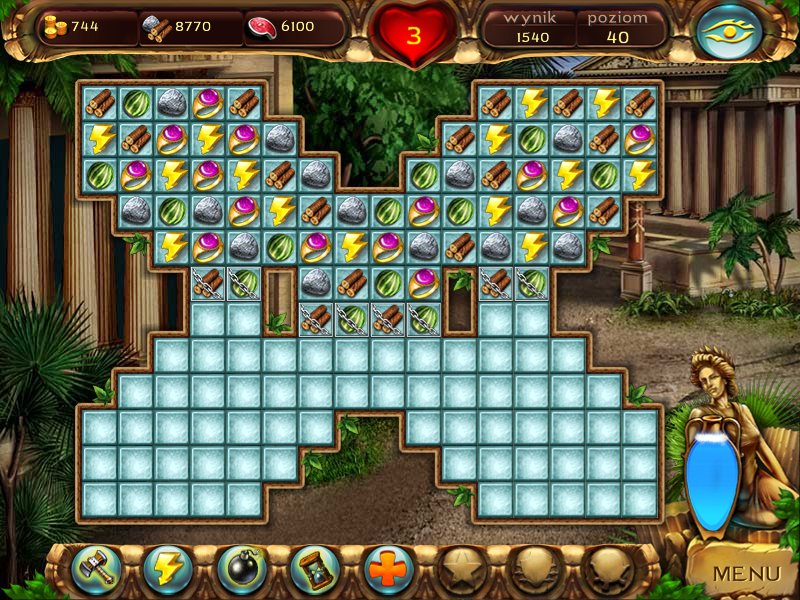Screen dimensions: 800x600
Task: Activate the hammer power-up
Action: coord(96,570)
